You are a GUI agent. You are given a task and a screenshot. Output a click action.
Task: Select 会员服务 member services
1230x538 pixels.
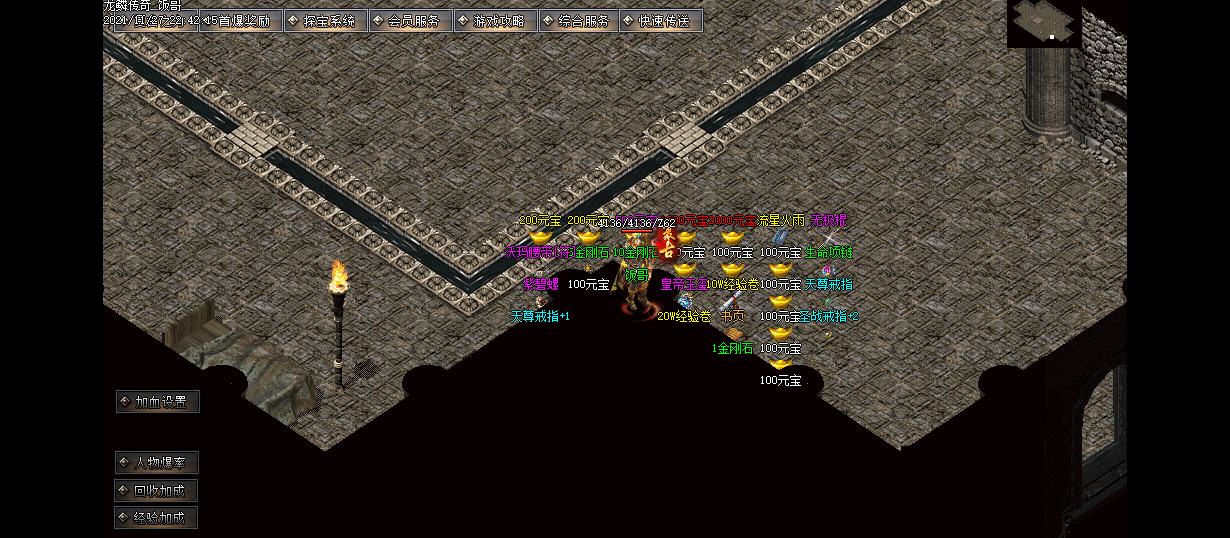coord(410,21)
